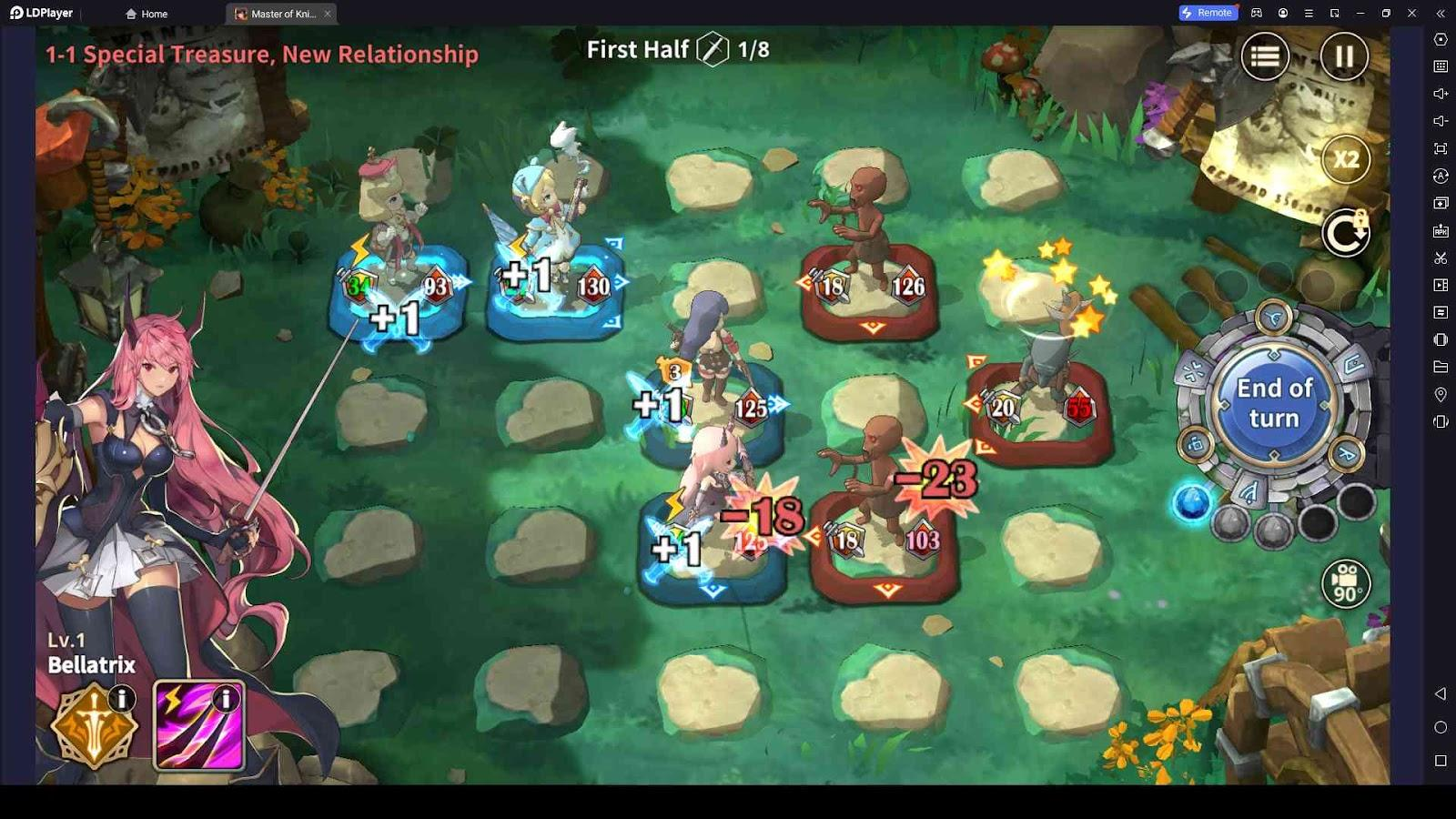The width and height of the screenshot is (1456, 819).
Task: Show info for the golden sword skill
Action: 121,698
